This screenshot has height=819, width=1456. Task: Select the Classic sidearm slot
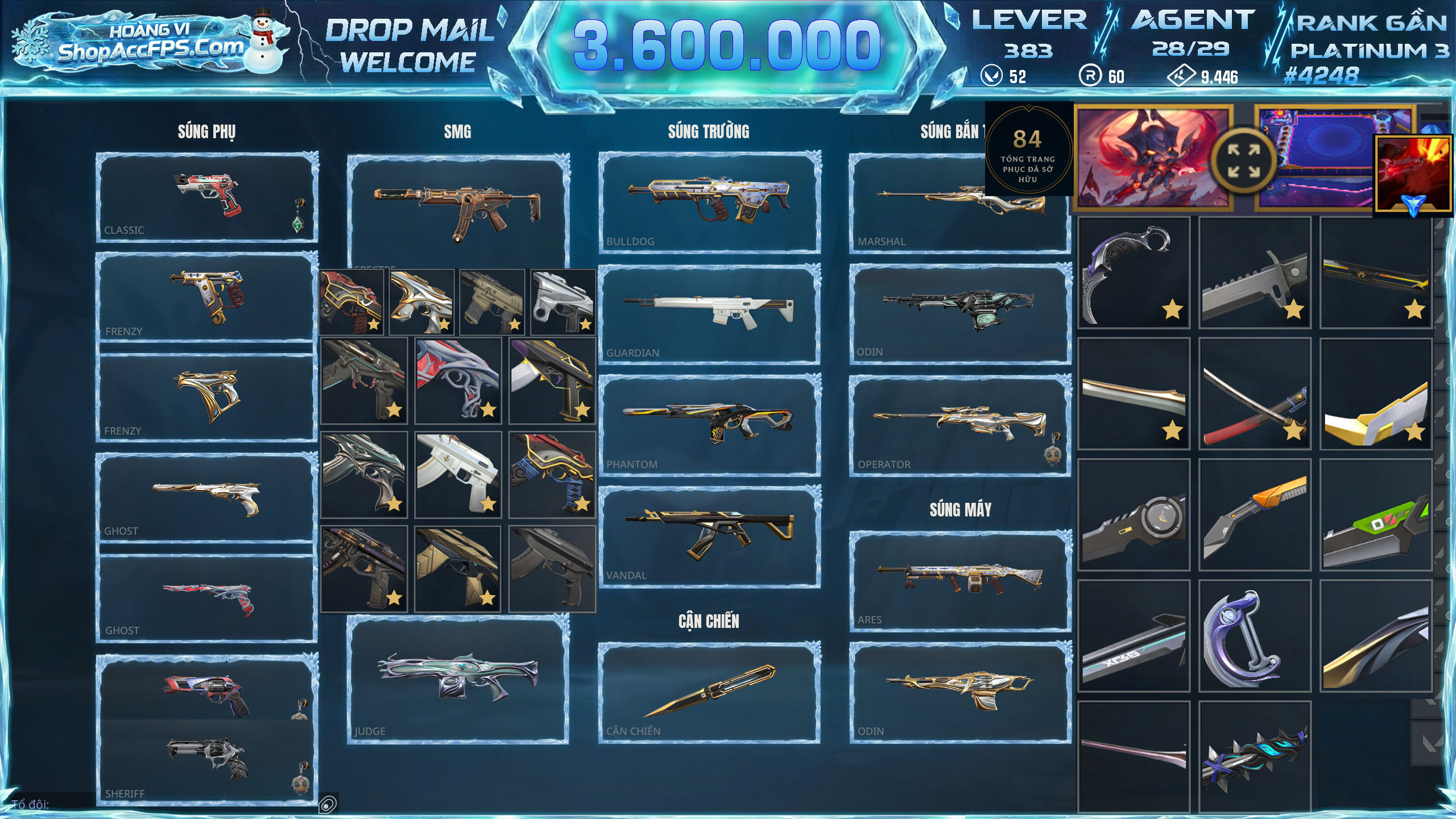click(206, 197)
